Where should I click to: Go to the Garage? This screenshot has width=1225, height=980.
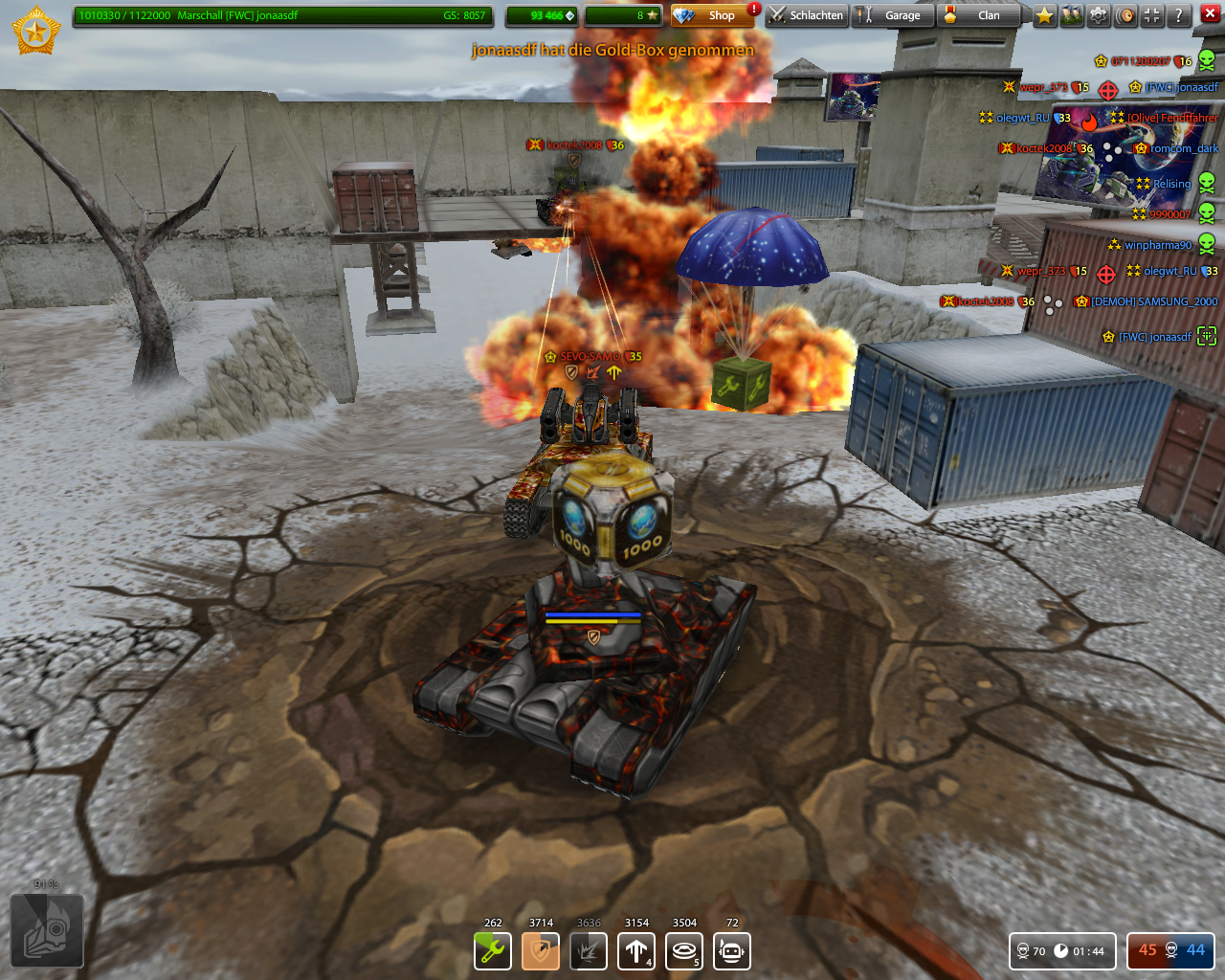pyautogui.click(x=891, y=15)
